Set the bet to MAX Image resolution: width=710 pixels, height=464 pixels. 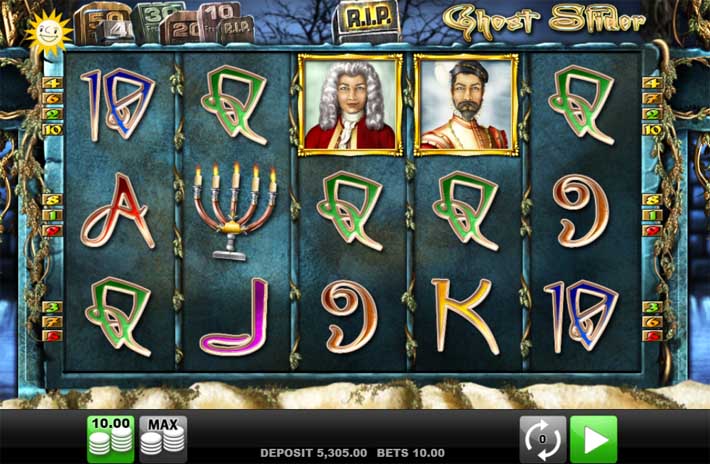(162, 438)
